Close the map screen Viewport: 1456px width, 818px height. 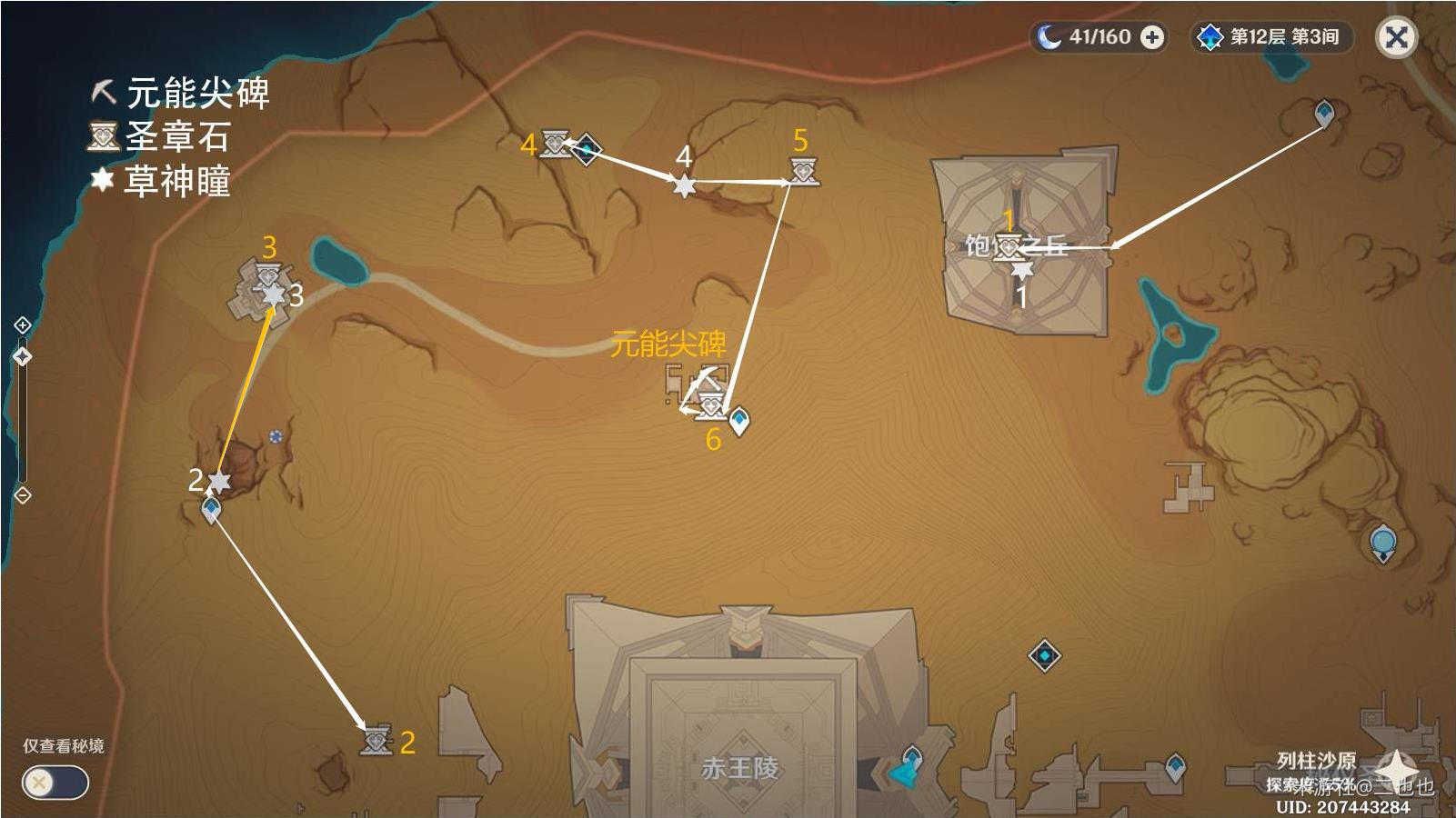coord(1396,37)
